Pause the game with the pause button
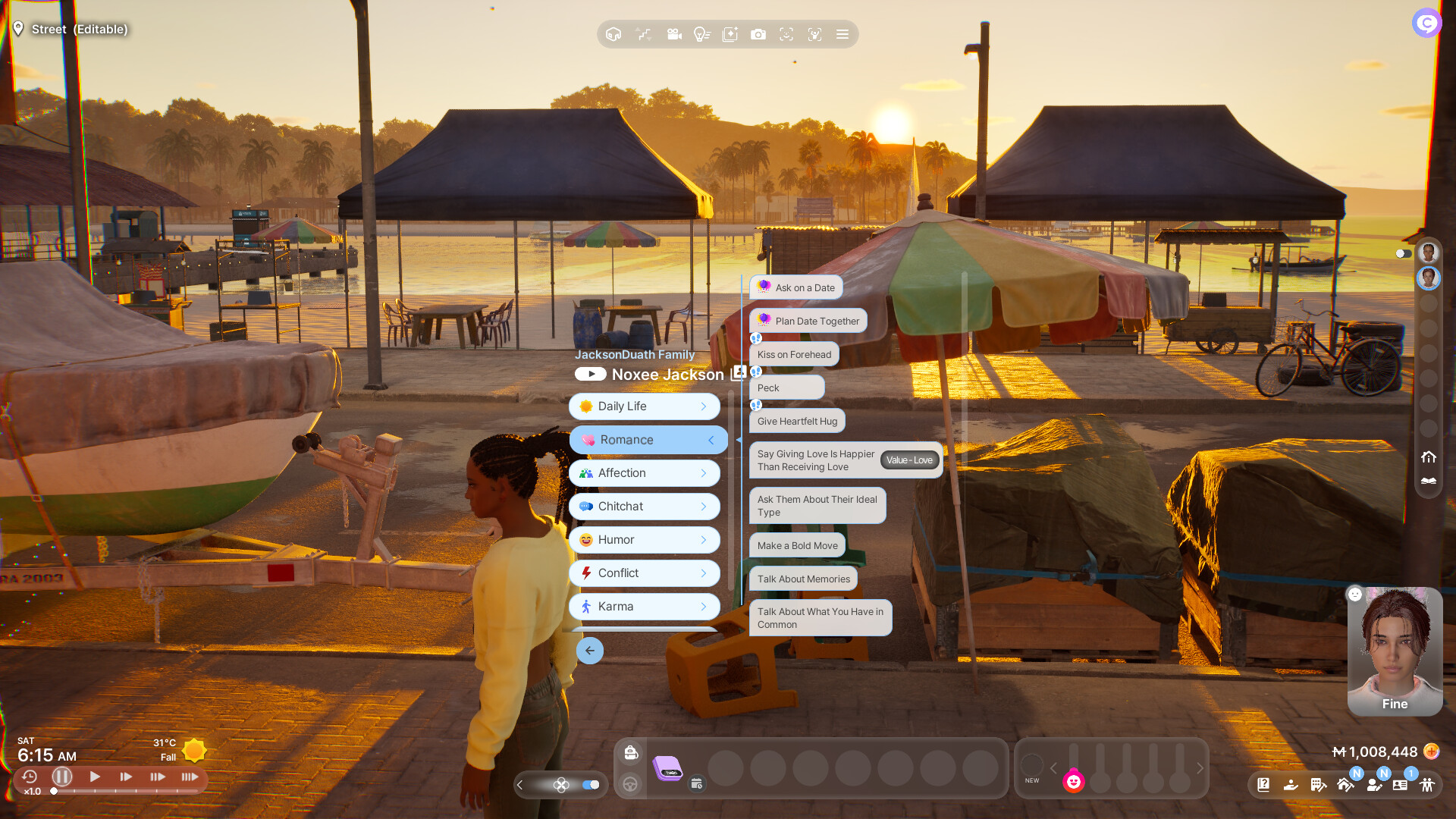Screen dimensions: 1456x819 coord(62,777)
